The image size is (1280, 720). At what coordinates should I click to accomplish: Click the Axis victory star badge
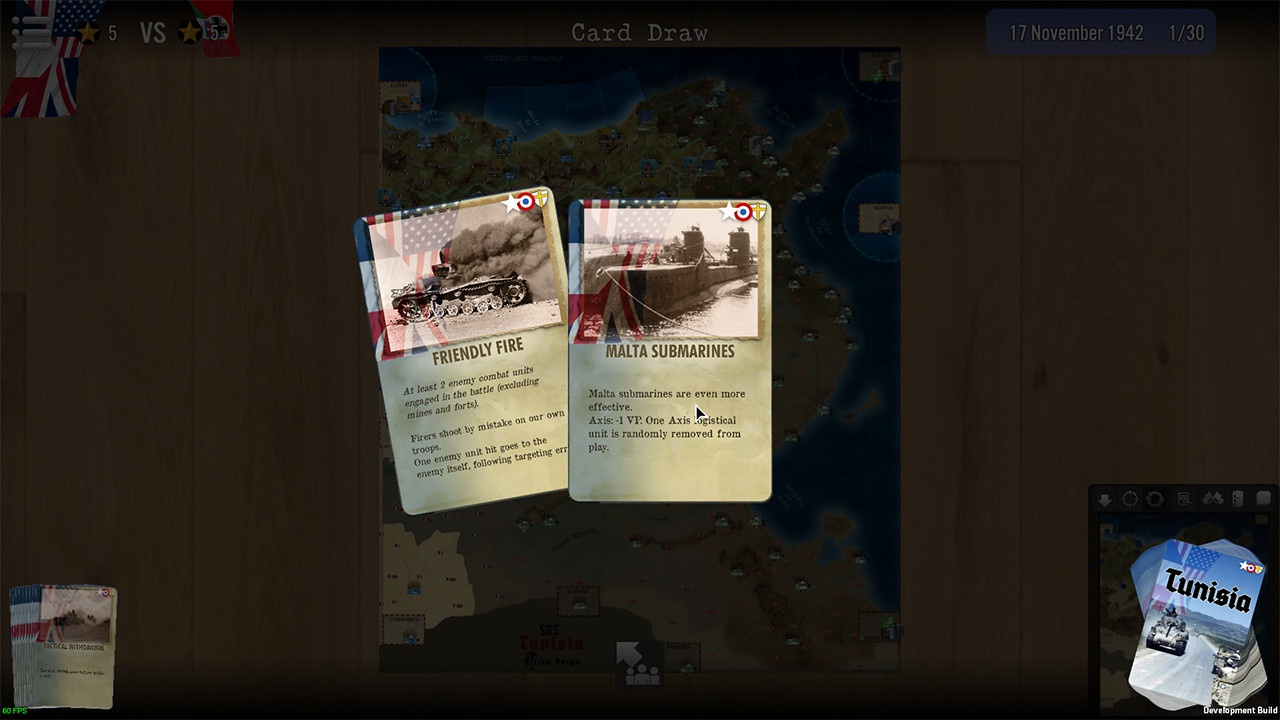click(x=188, y=31)
